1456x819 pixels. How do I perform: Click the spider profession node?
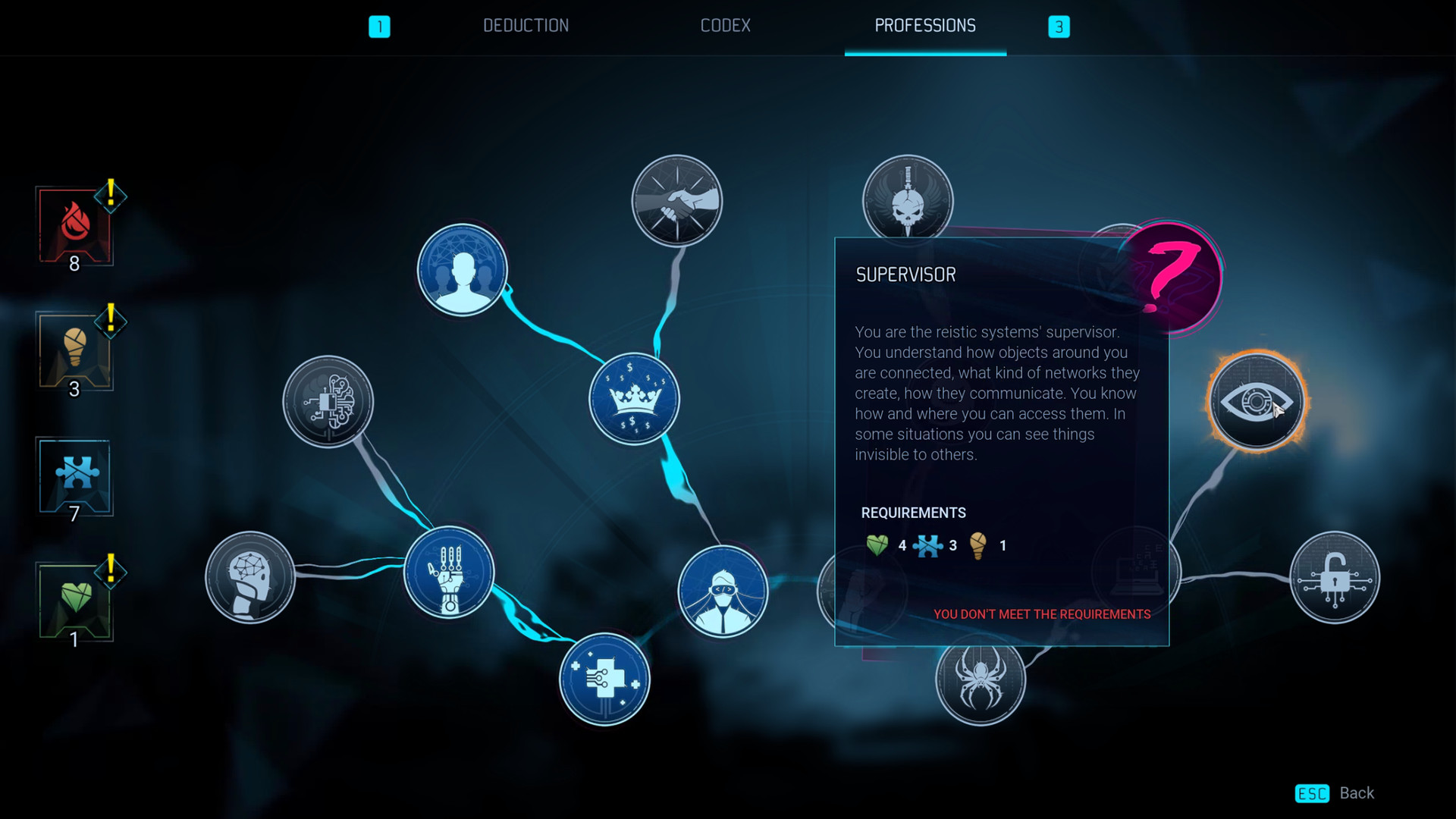[981, 681]
